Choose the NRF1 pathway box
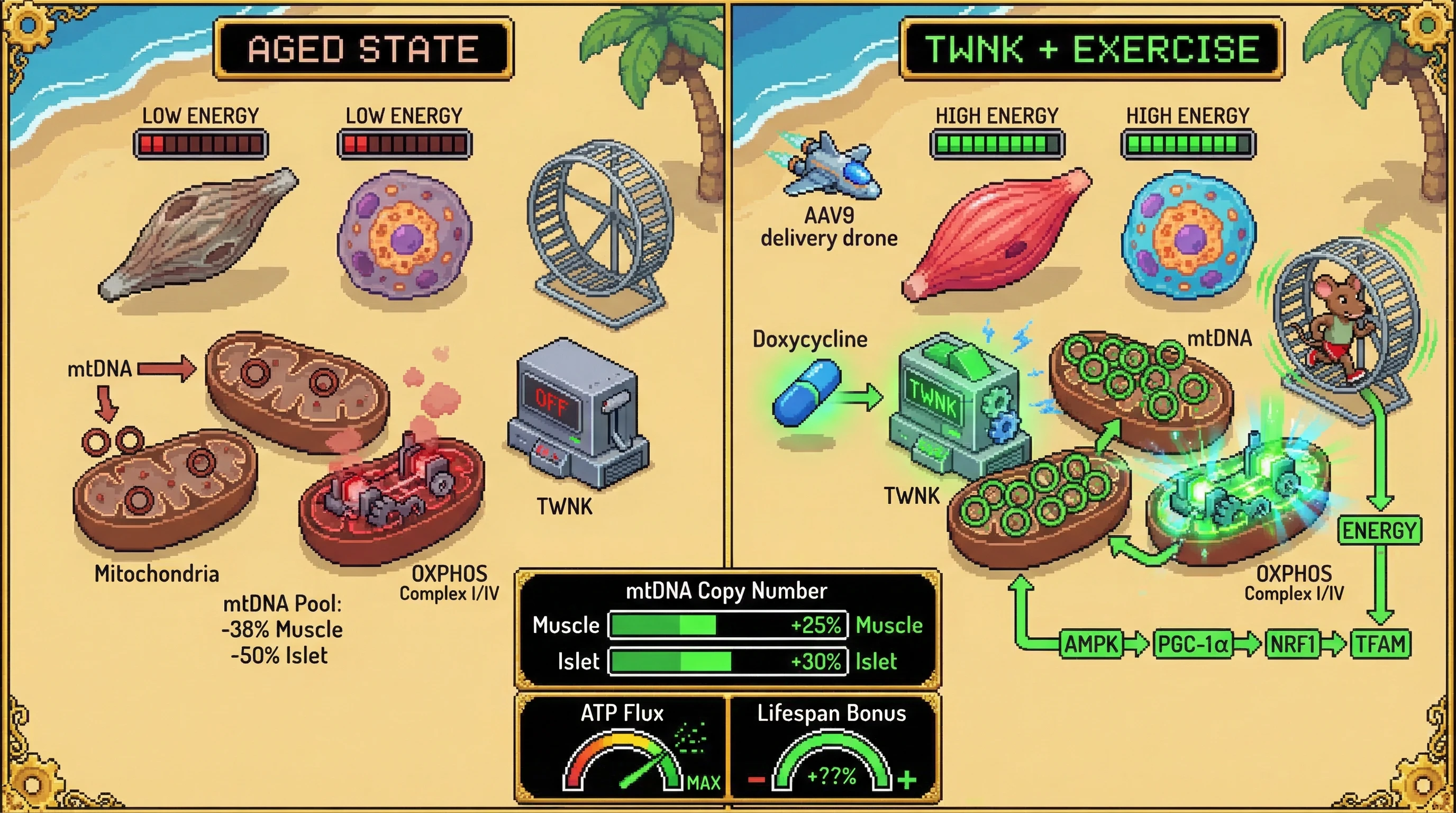Screen dimensions: 1456x813 pos(1293,644)
